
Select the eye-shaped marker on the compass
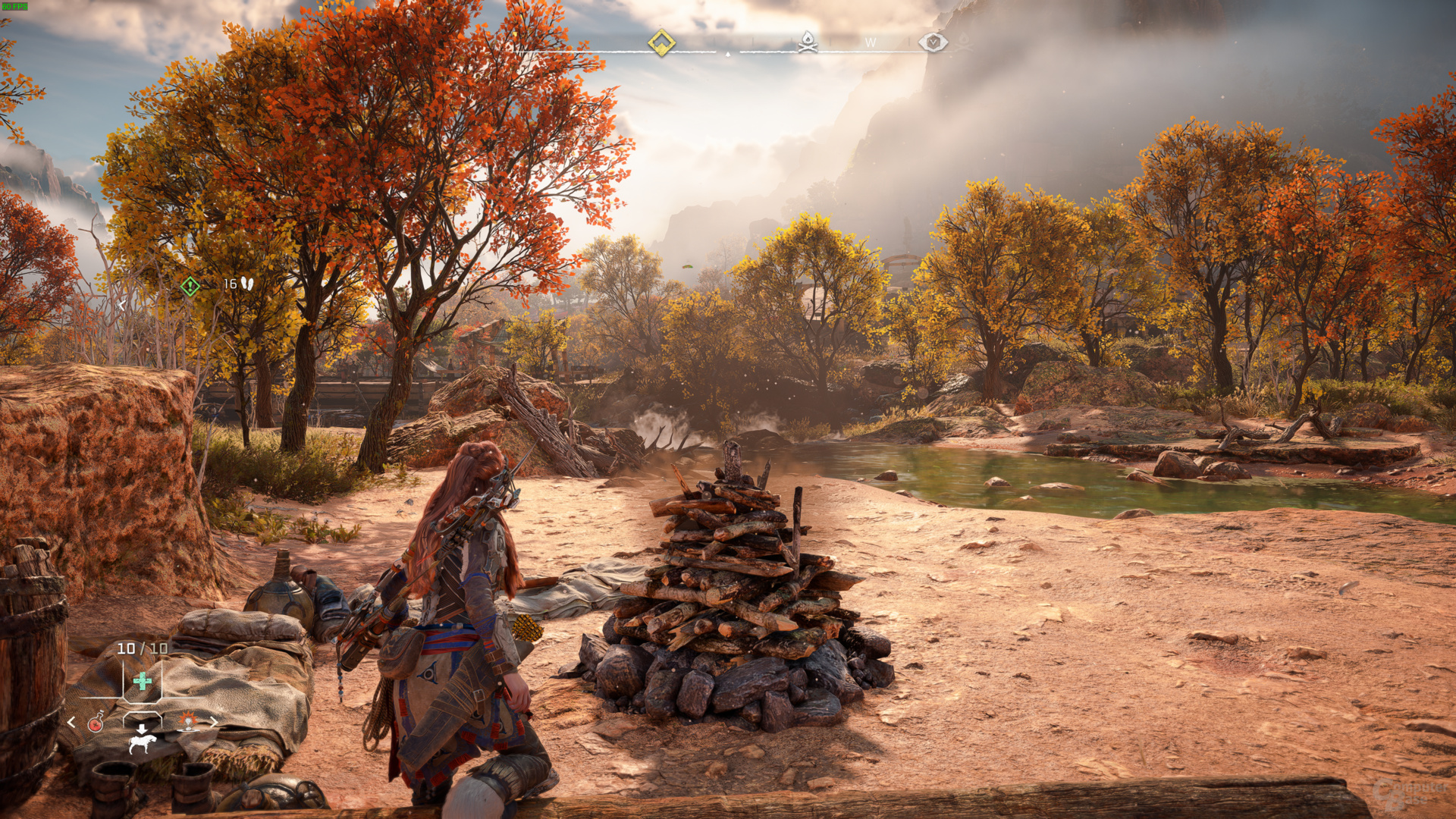pyautogui.click(x=933, y=42)
